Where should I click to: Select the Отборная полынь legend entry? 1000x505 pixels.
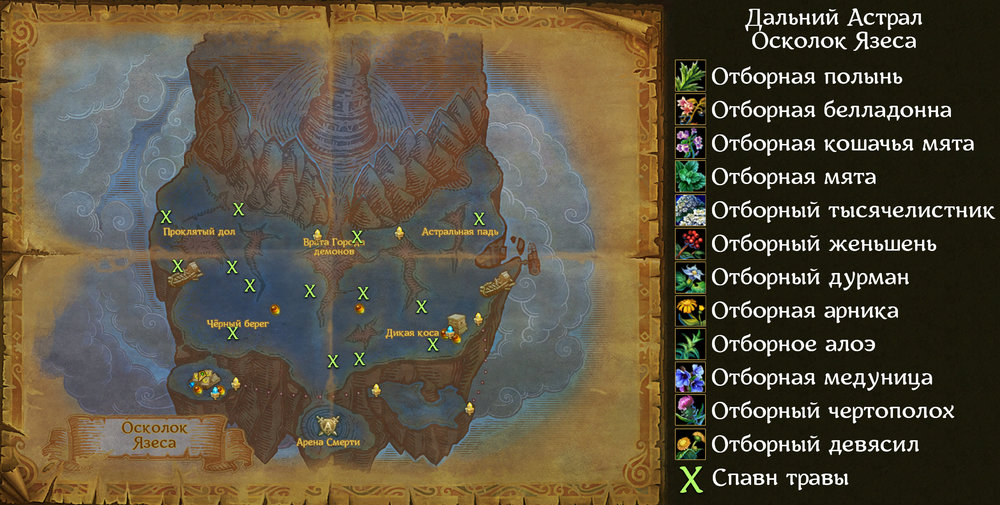coord(807,76)
